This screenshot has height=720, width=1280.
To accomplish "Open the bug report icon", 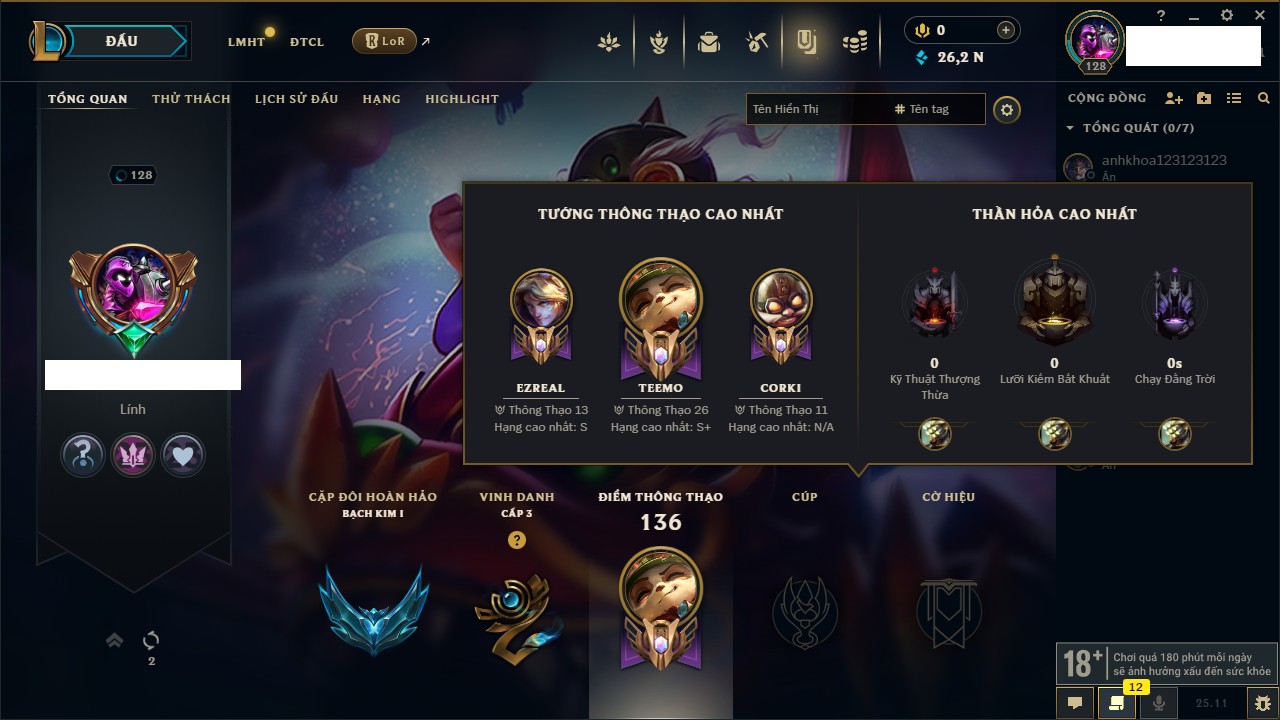I will point(1263,702).
